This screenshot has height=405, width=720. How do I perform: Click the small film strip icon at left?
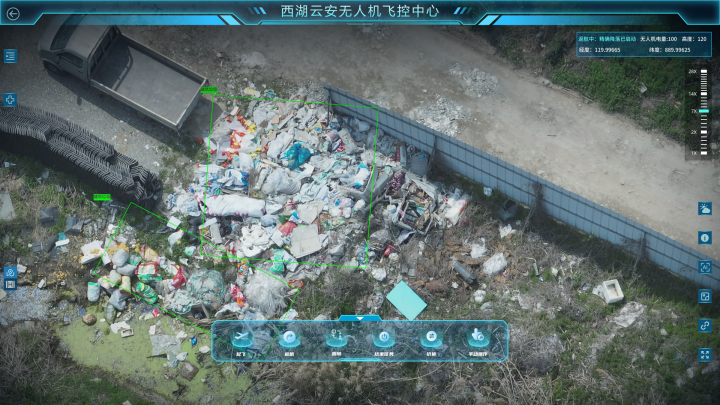tap(10, 284)
